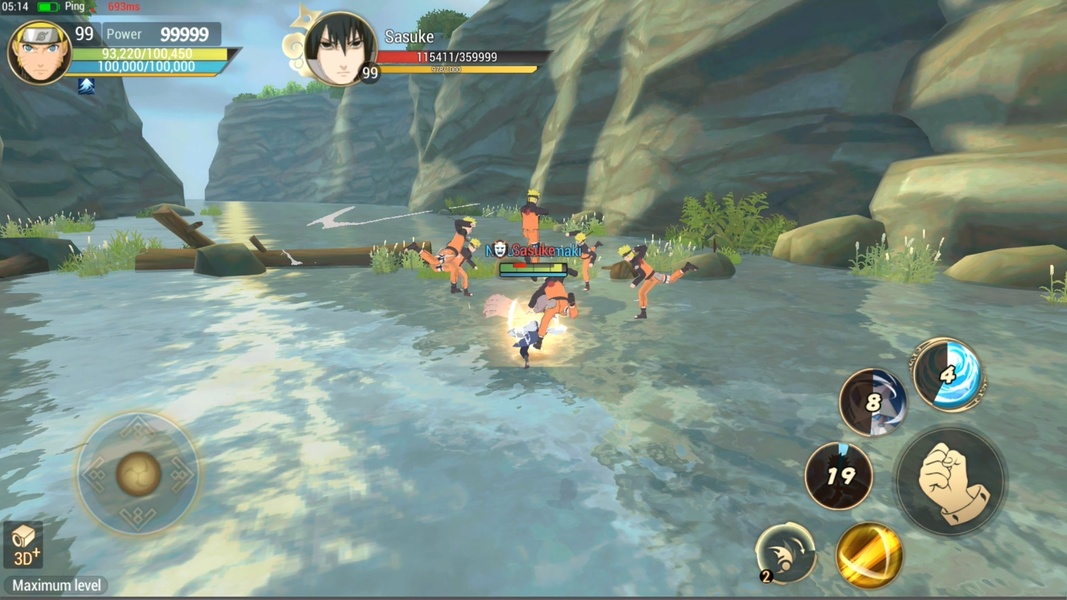This screenshot has height=600, width=1067.
Task: Toggle the 3D+ camera view
Action: click(x=24, y=546)
